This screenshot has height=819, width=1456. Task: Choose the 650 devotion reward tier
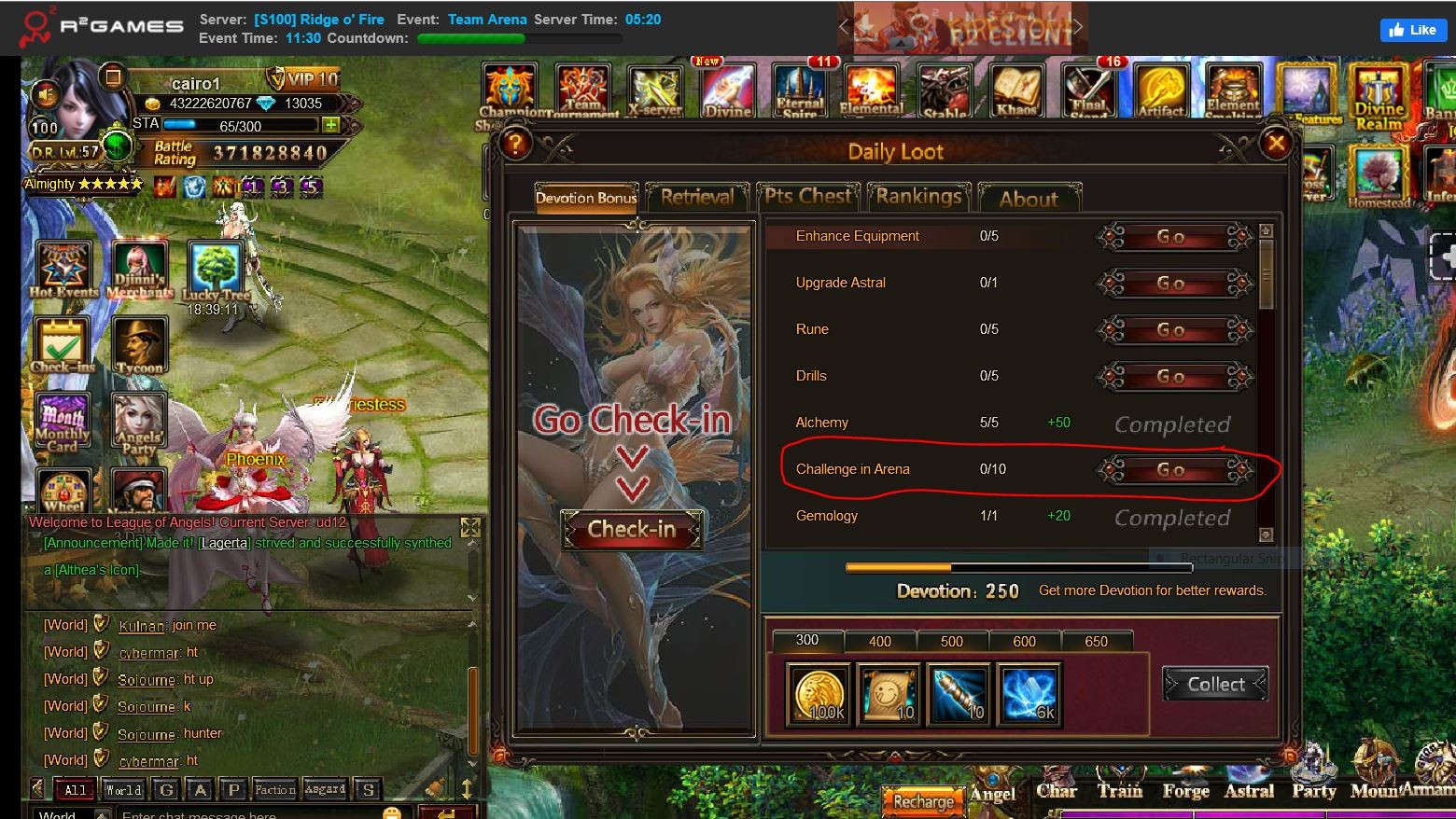pos(1096,642)
